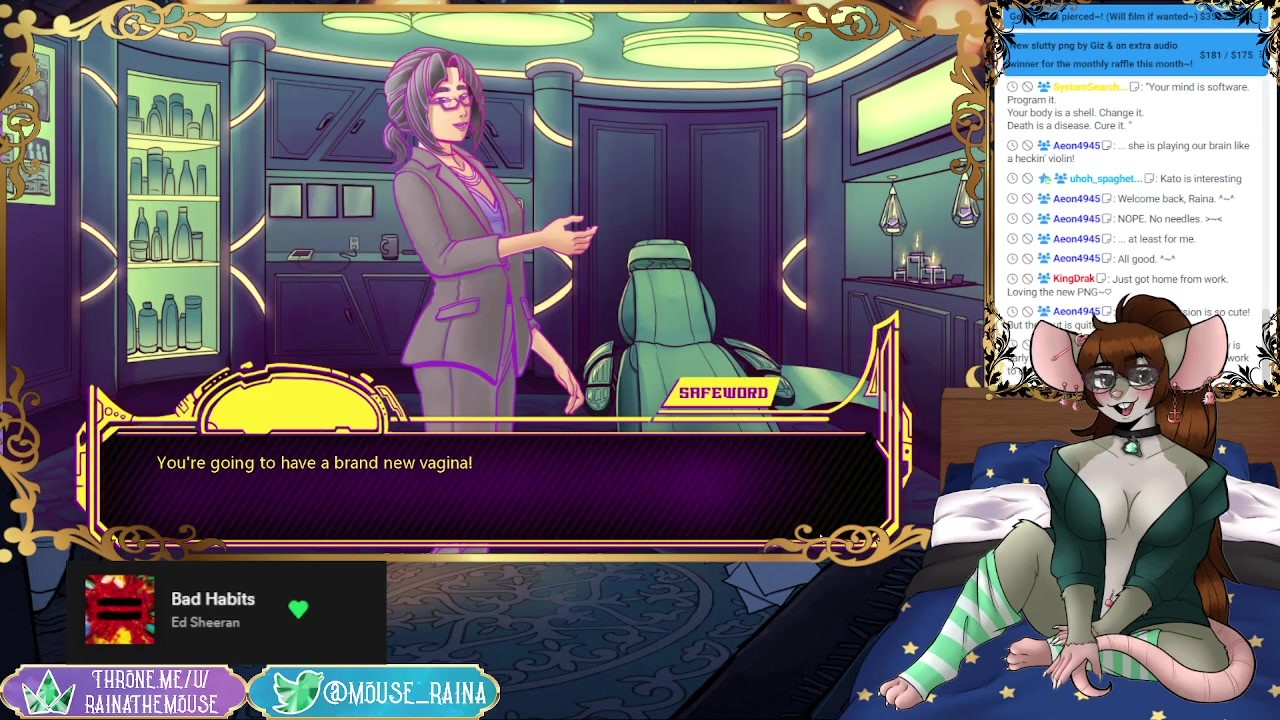Click the SAFEWORD button
This screenshot has width=1280, height=720.
(x=723, y=393)
